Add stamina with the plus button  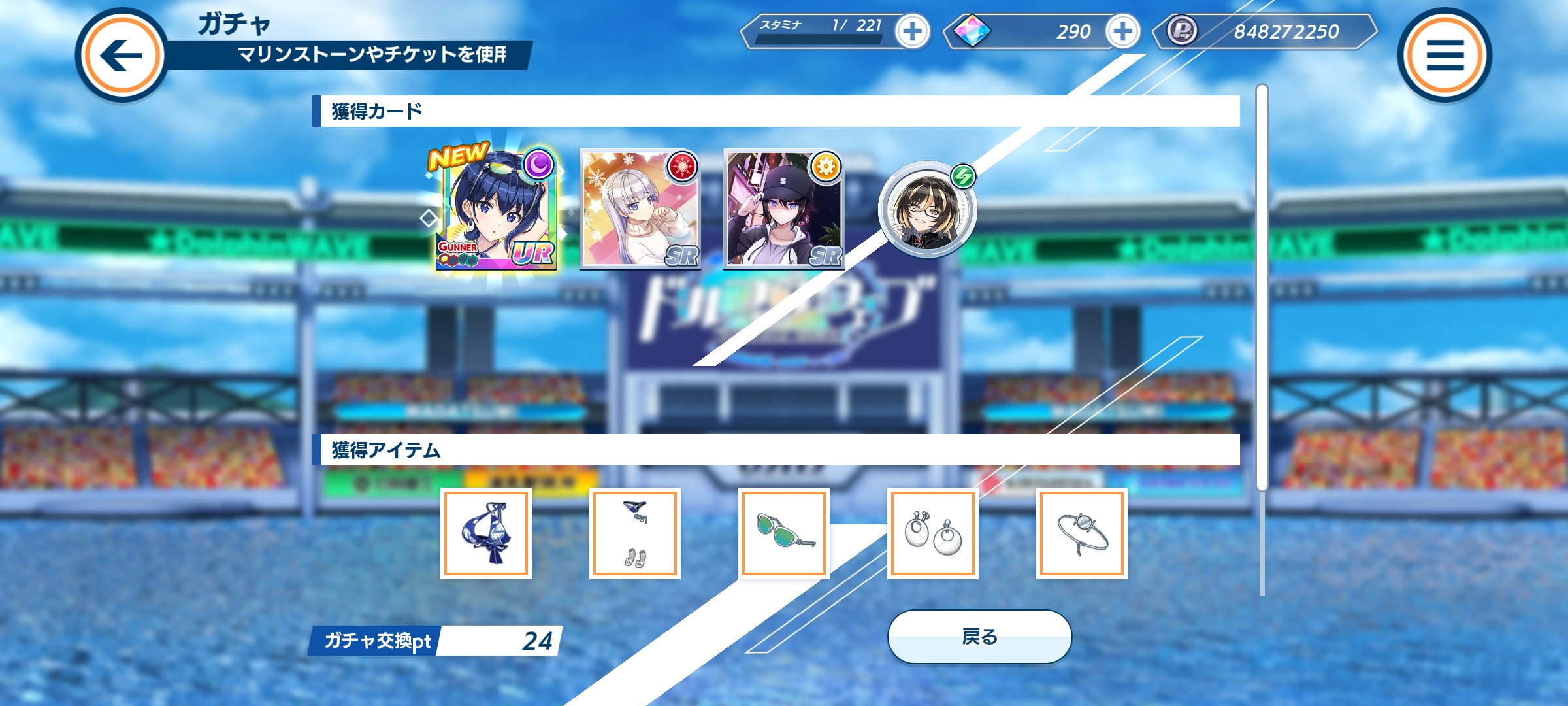click(x=912, y=31)
